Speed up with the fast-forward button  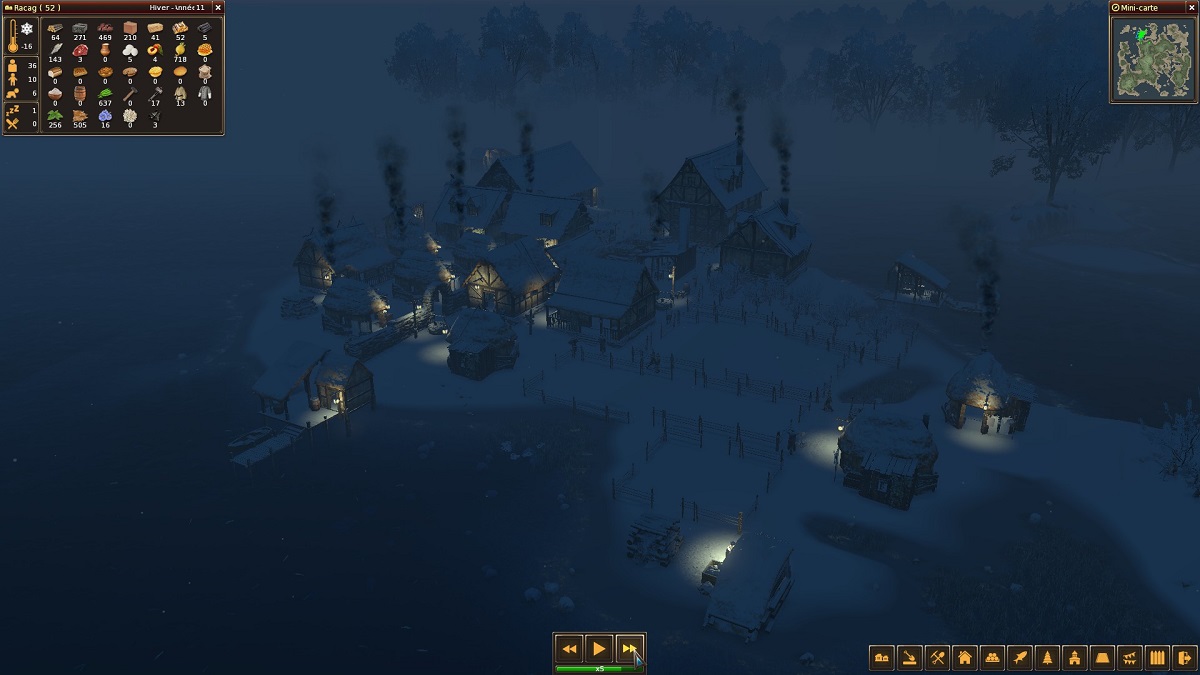pyautogui.click(x=629, y=649)
